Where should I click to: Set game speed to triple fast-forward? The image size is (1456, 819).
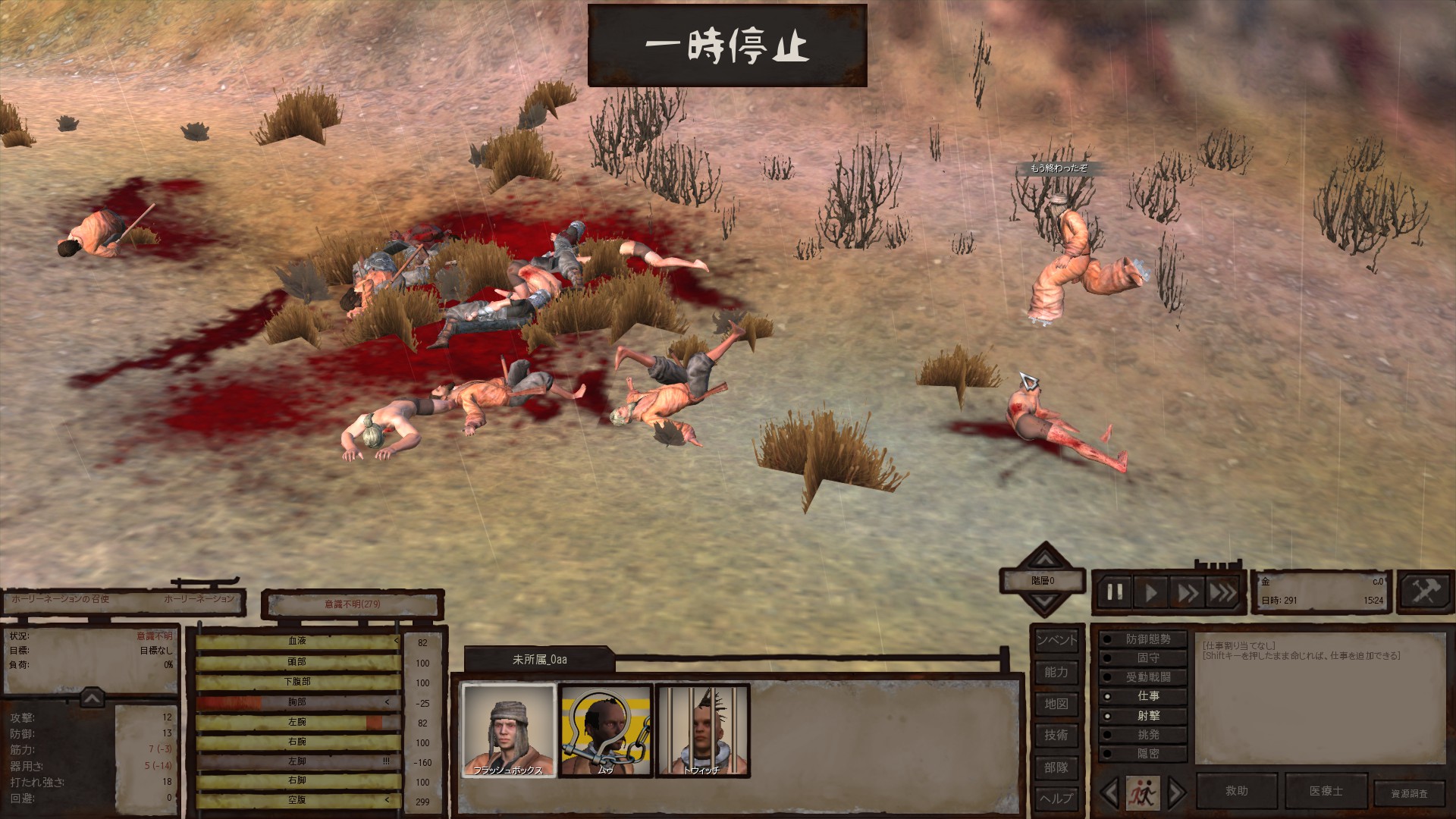click(1222, 592)
